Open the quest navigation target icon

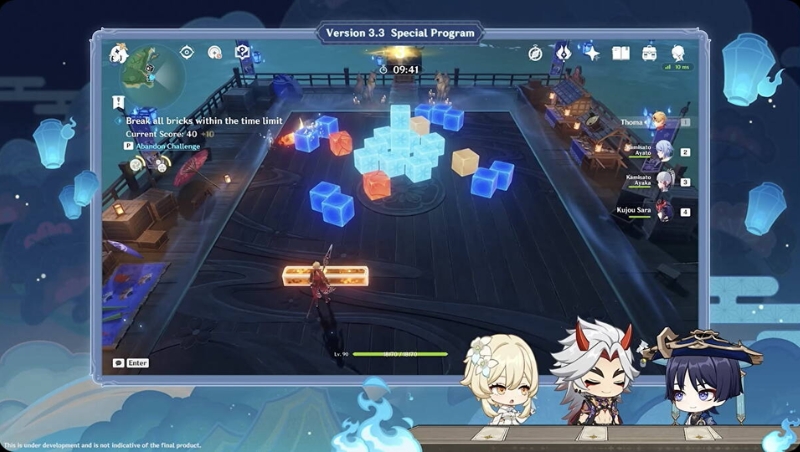[187, 52]
